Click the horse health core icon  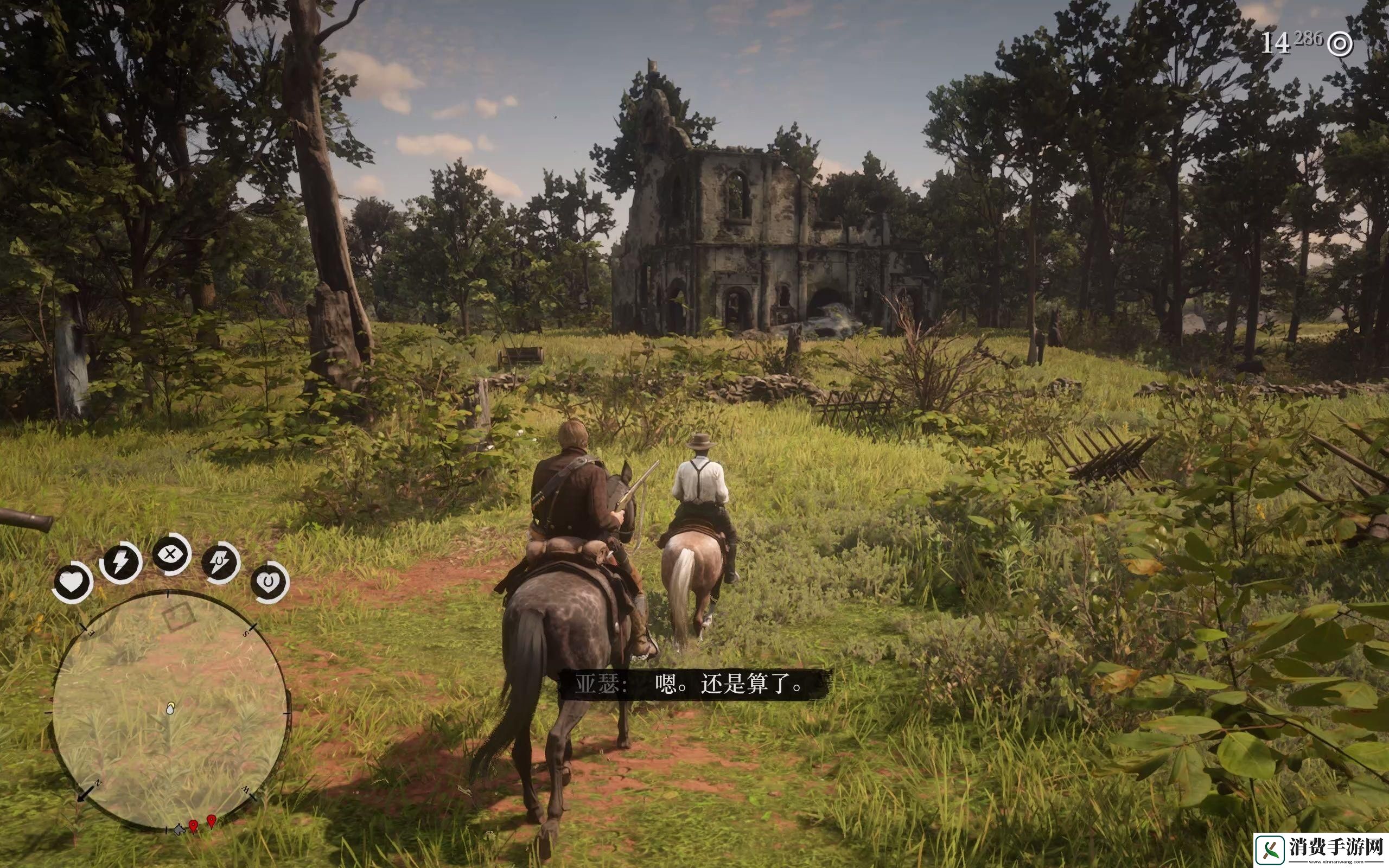(270, 582)
